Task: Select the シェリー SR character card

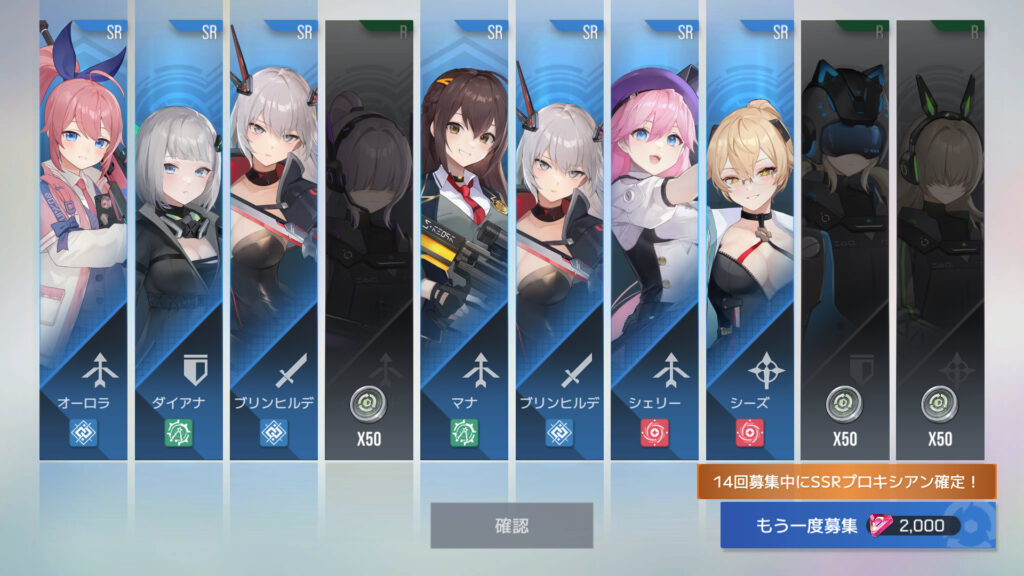Action: click(x=654, y=240)
